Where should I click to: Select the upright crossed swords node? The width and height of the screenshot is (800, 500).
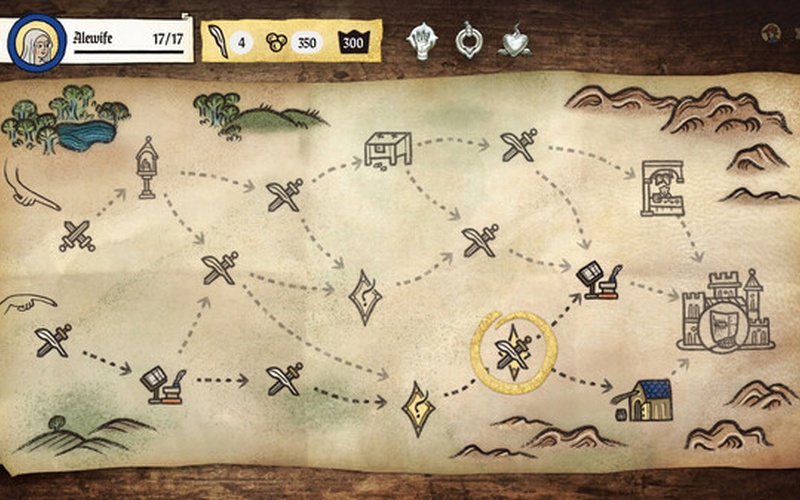pos(76,235)
